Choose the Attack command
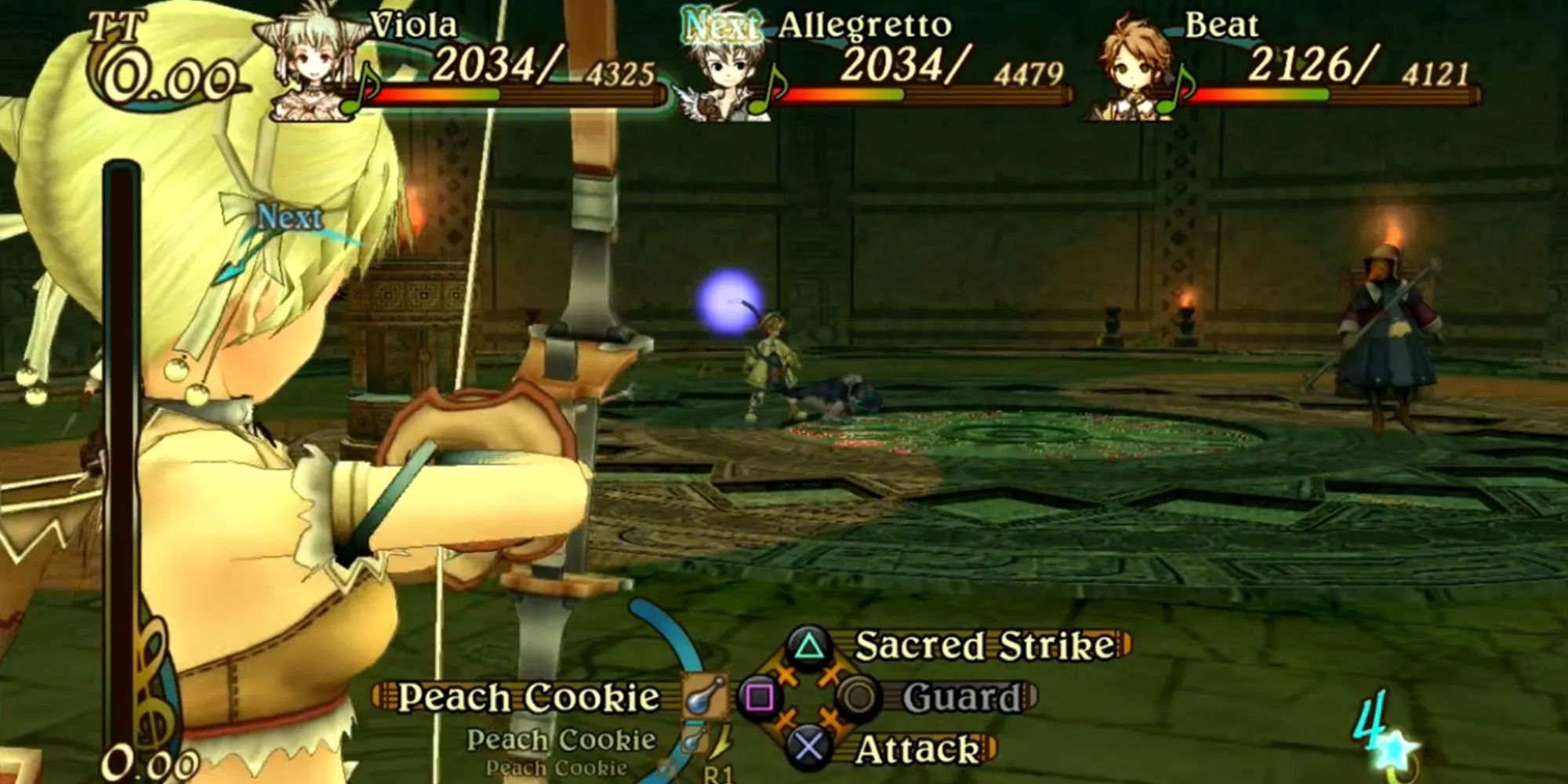Viewport: 1568px width, 784px height. click(916, 749)
